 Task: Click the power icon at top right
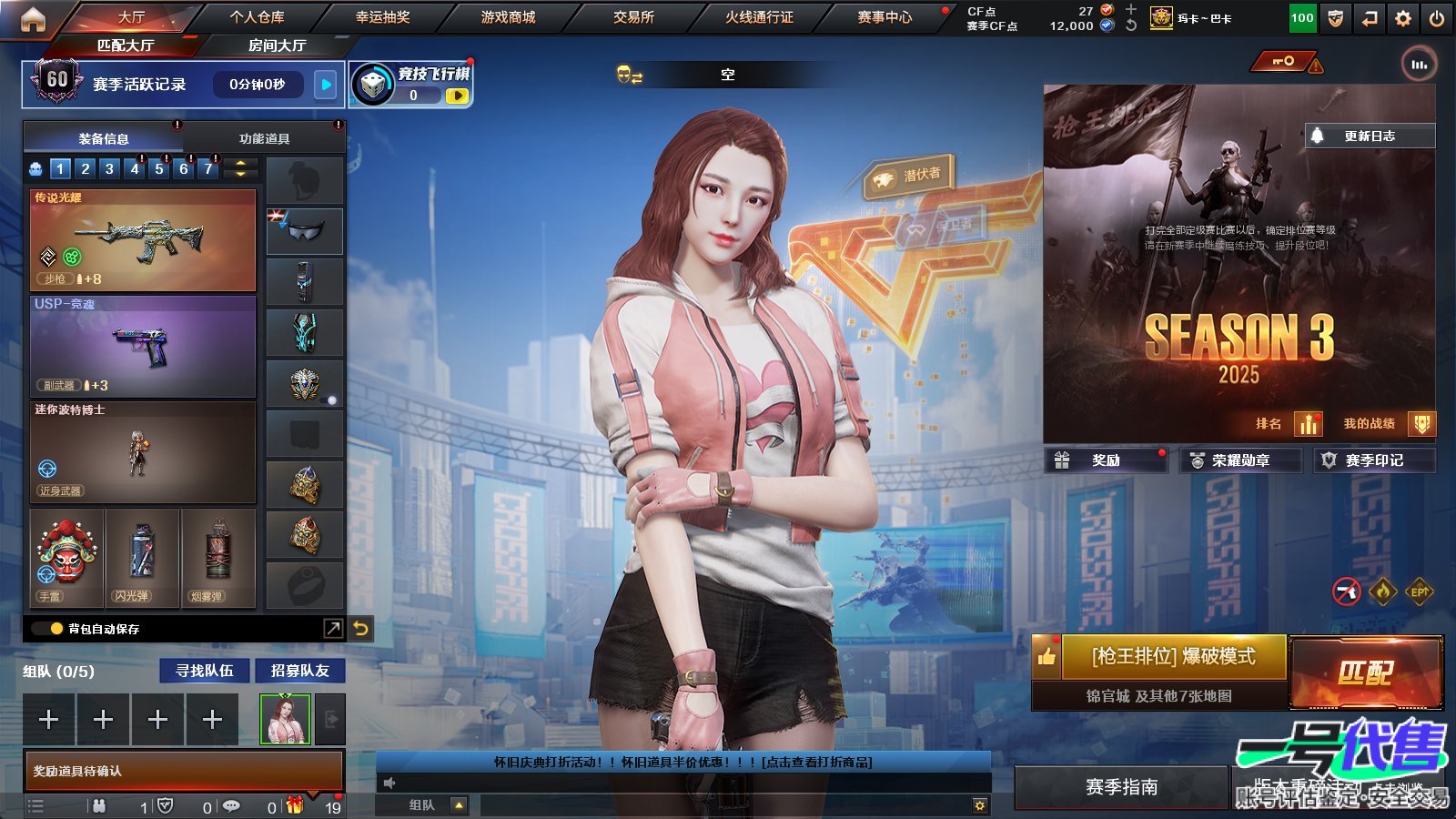click(1438, 17)
